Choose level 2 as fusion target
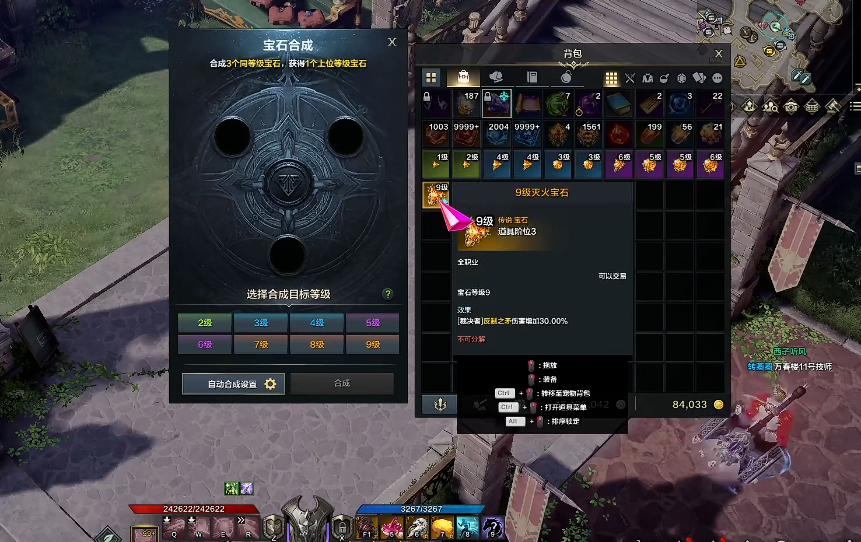861x542 pixels. click(205, 323)
